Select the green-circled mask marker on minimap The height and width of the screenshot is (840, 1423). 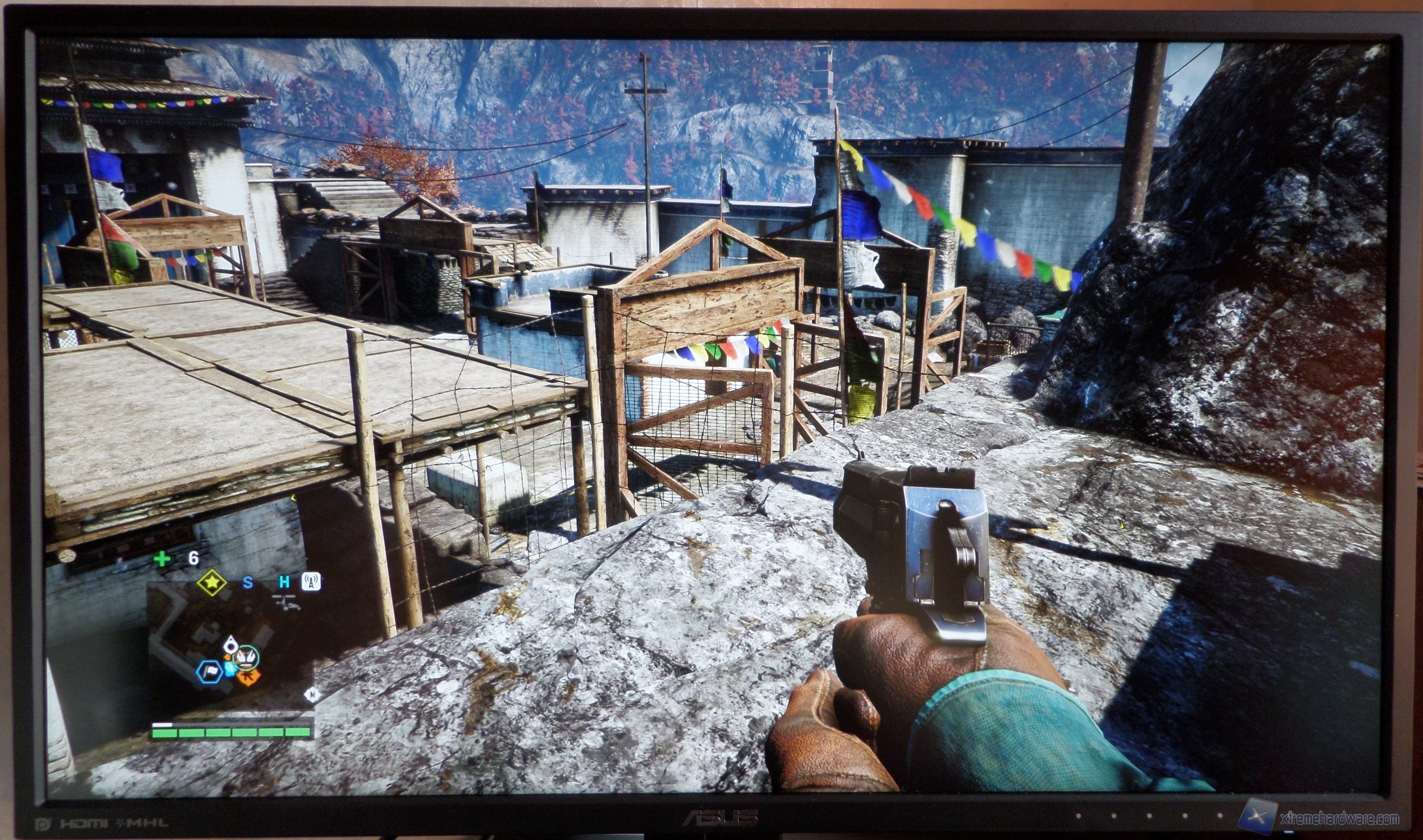point(246,657)
